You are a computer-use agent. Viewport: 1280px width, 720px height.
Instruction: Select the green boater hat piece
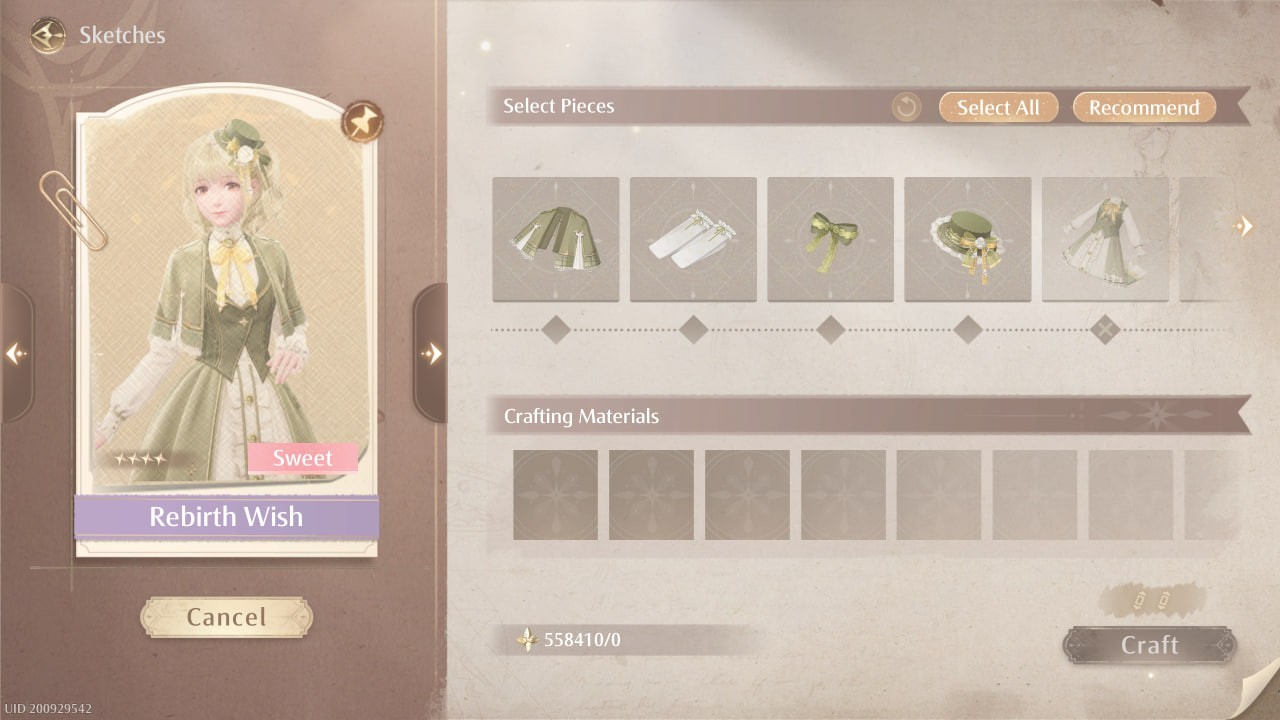click(967, 238)
